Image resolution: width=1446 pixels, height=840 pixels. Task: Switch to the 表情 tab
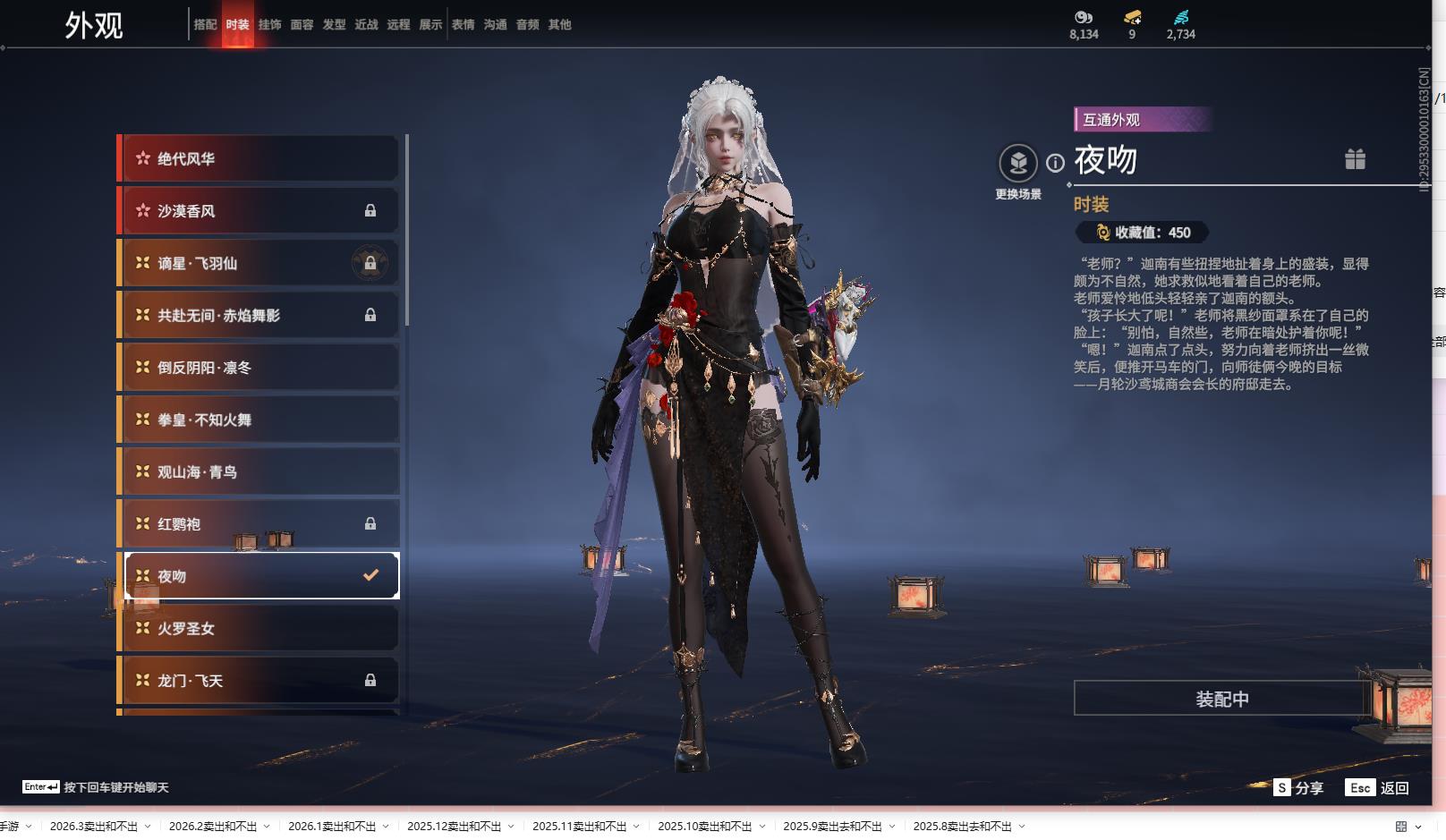pyautogui.click(x=463, y=25)
